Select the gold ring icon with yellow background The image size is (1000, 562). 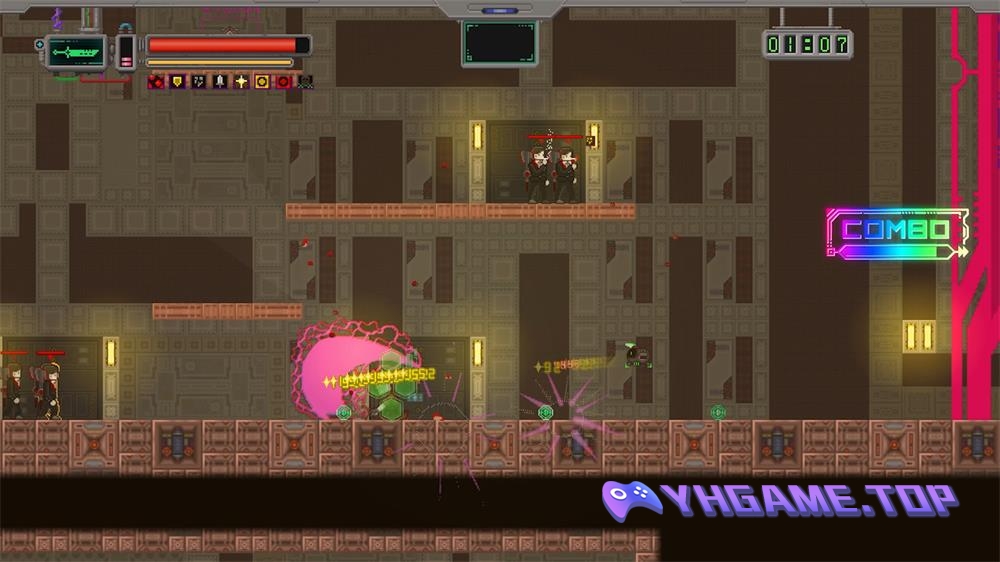262,82
